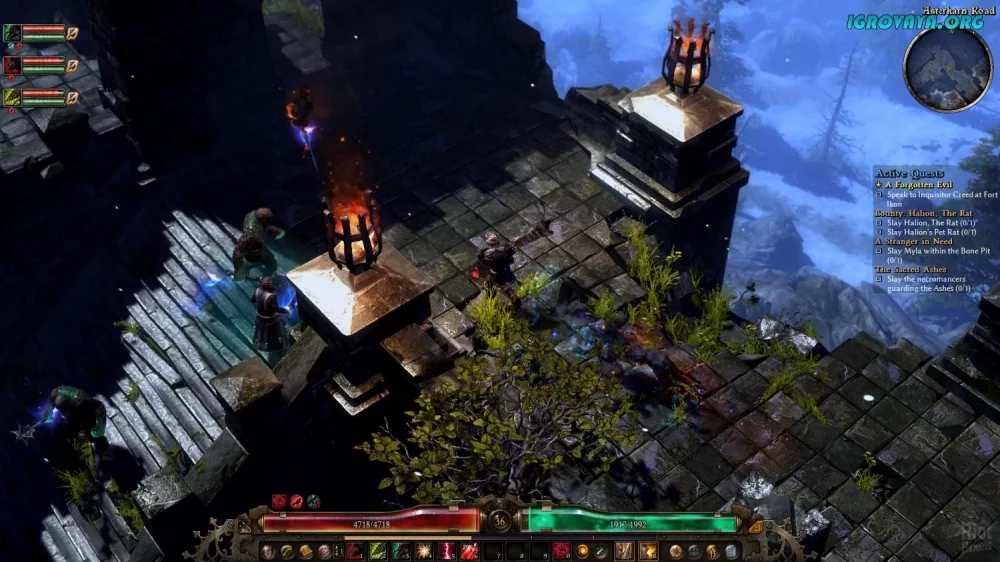Select the yellow-green pet portrait
1000x562 pixels.
(x=13, y=97)
